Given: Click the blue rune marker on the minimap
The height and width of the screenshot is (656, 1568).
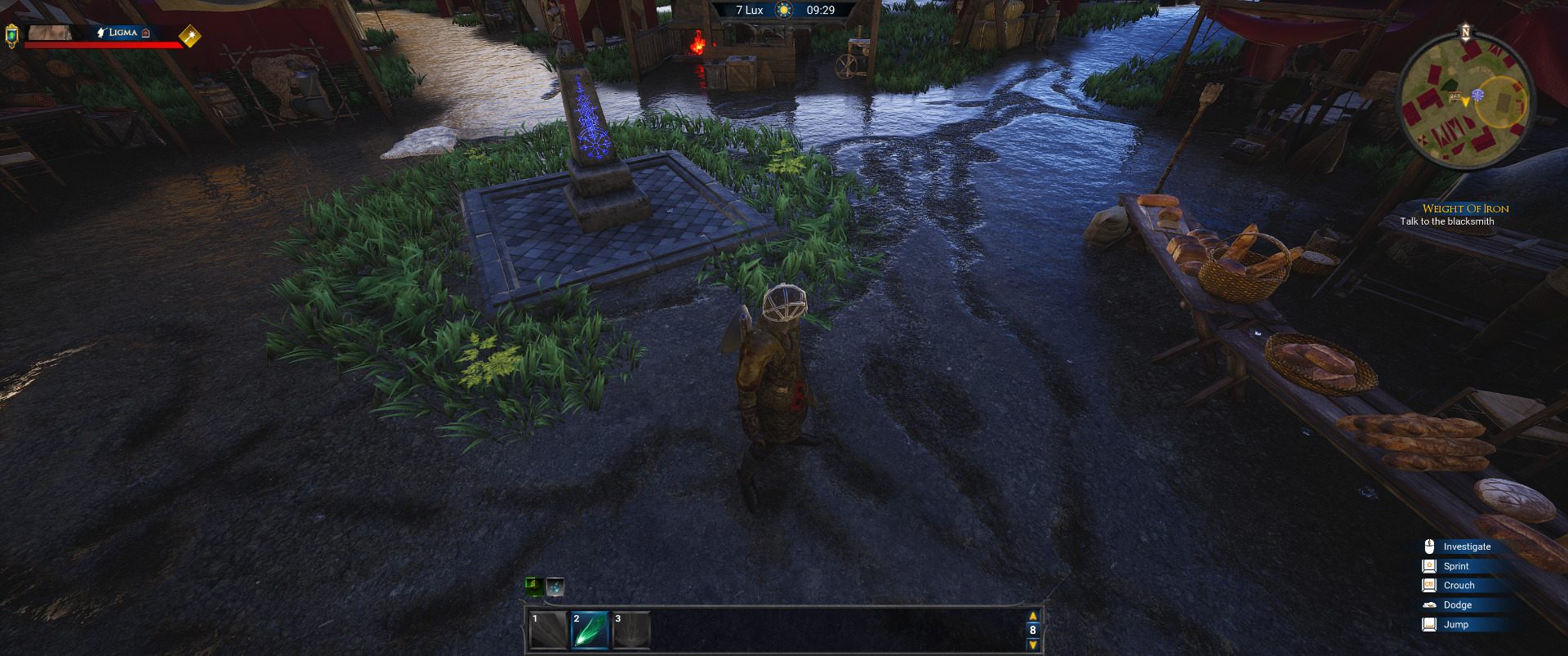Looking at the screenshot, I should (x=1478, y=95).
